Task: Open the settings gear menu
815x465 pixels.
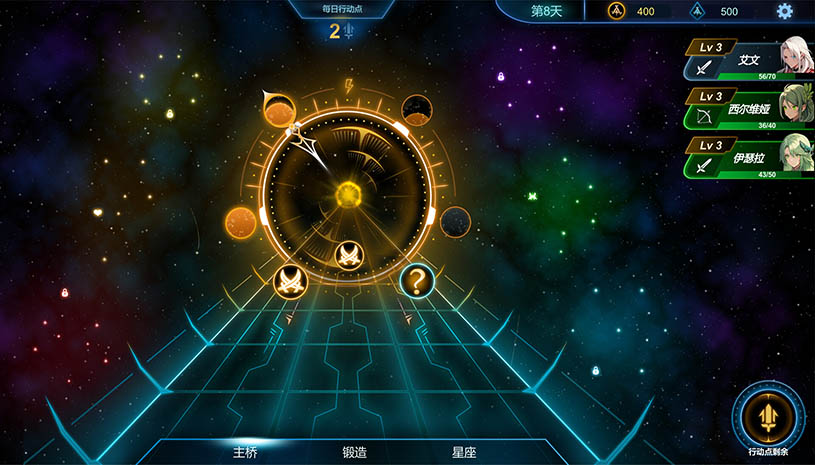Action: point(785,11)
